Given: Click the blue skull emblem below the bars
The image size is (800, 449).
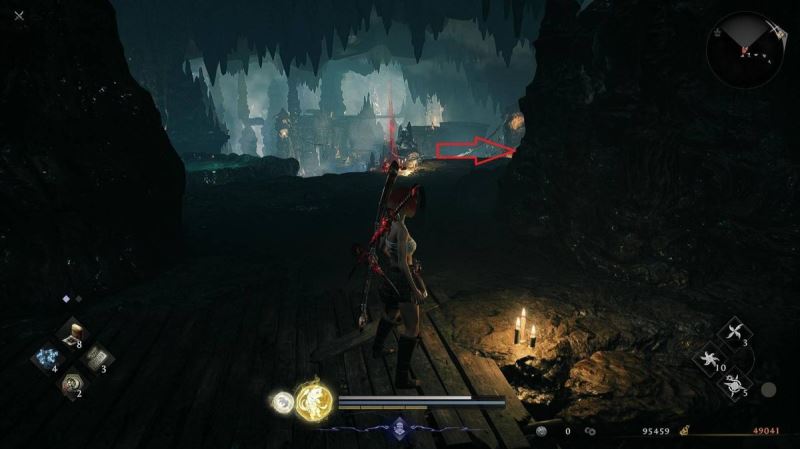Looking at the screenshot, I should [400, 426].
